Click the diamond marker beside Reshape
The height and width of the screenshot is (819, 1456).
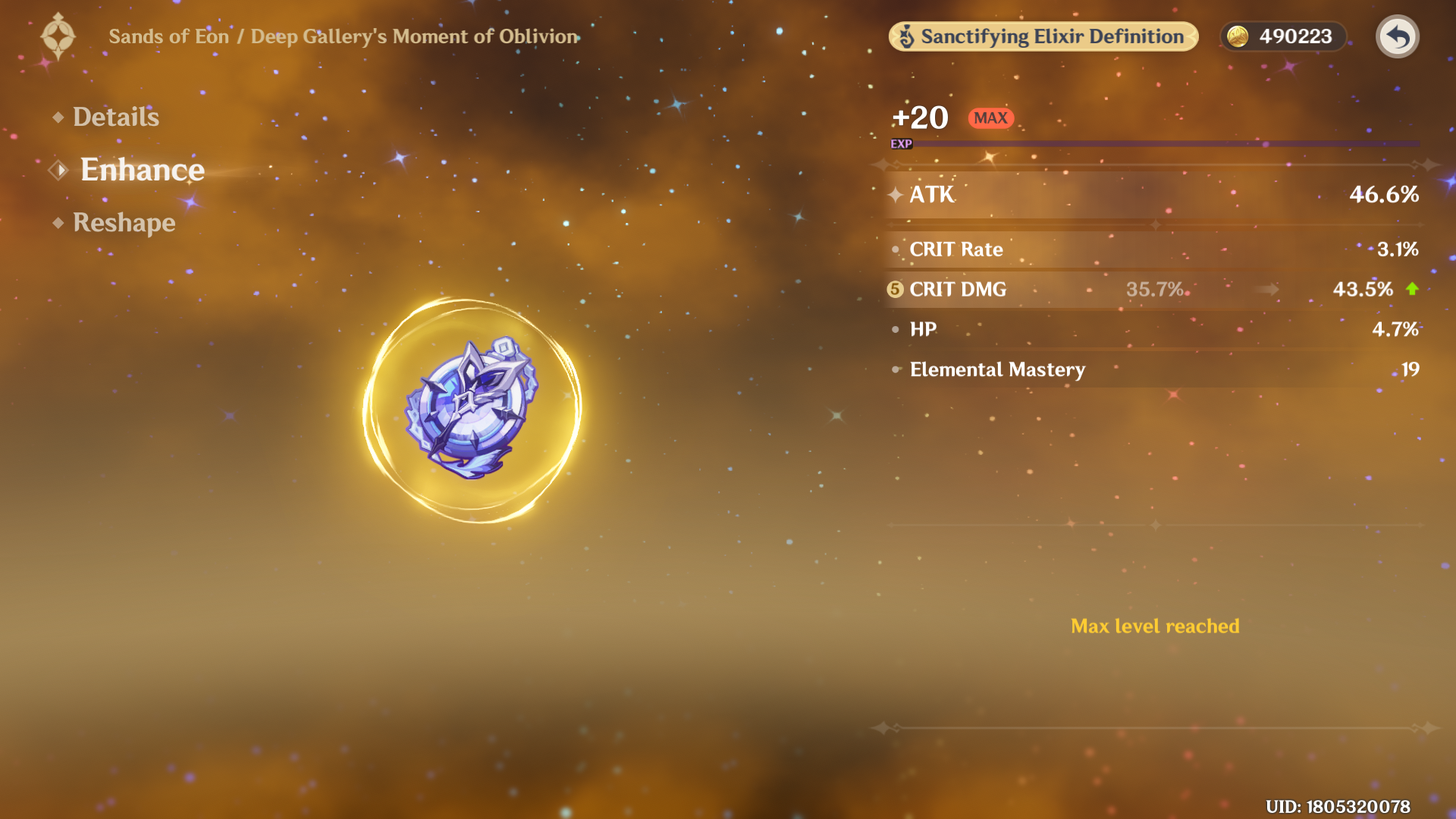[57, 223]
